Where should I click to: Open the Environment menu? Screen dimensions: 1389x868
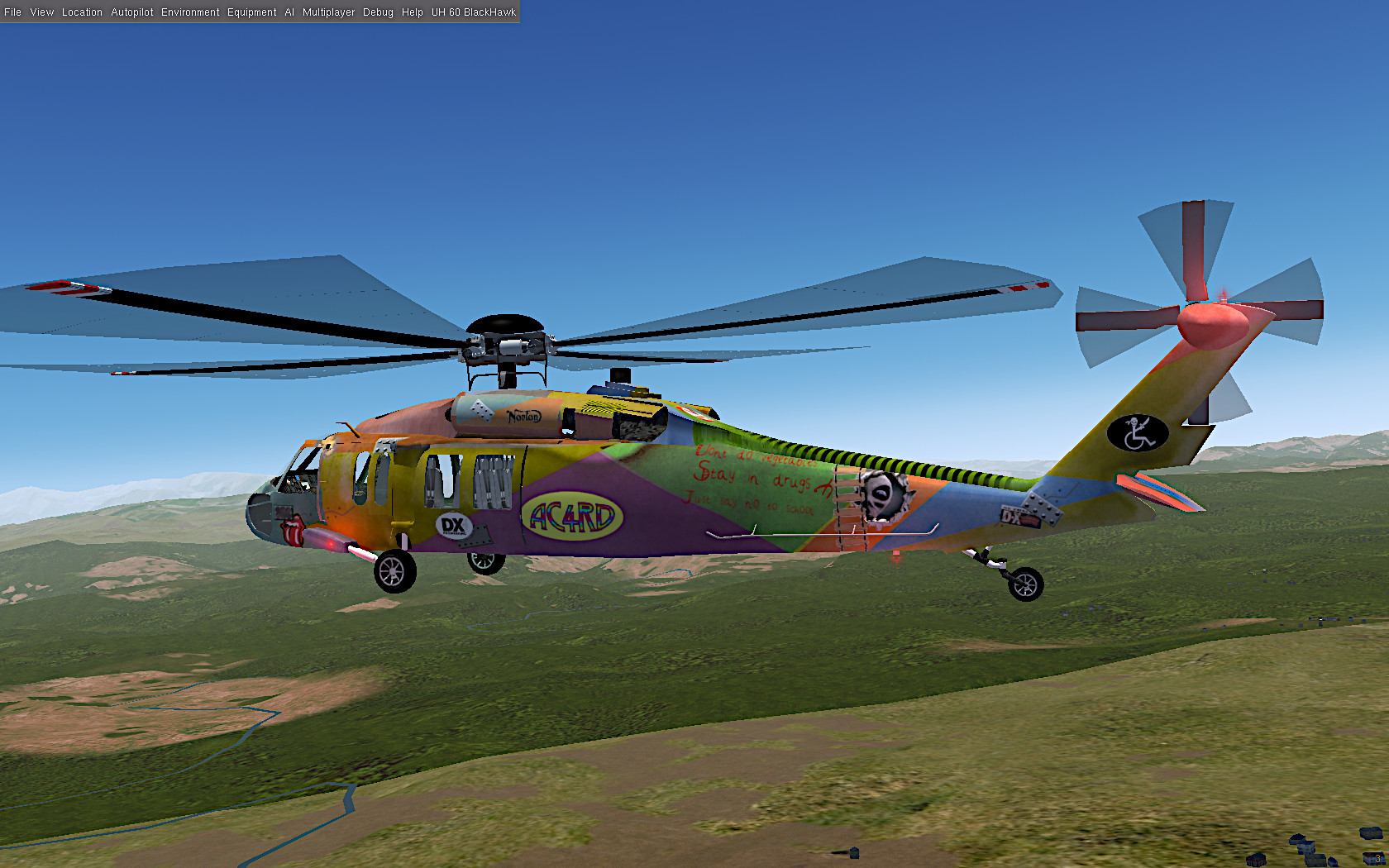click(190, 12)
